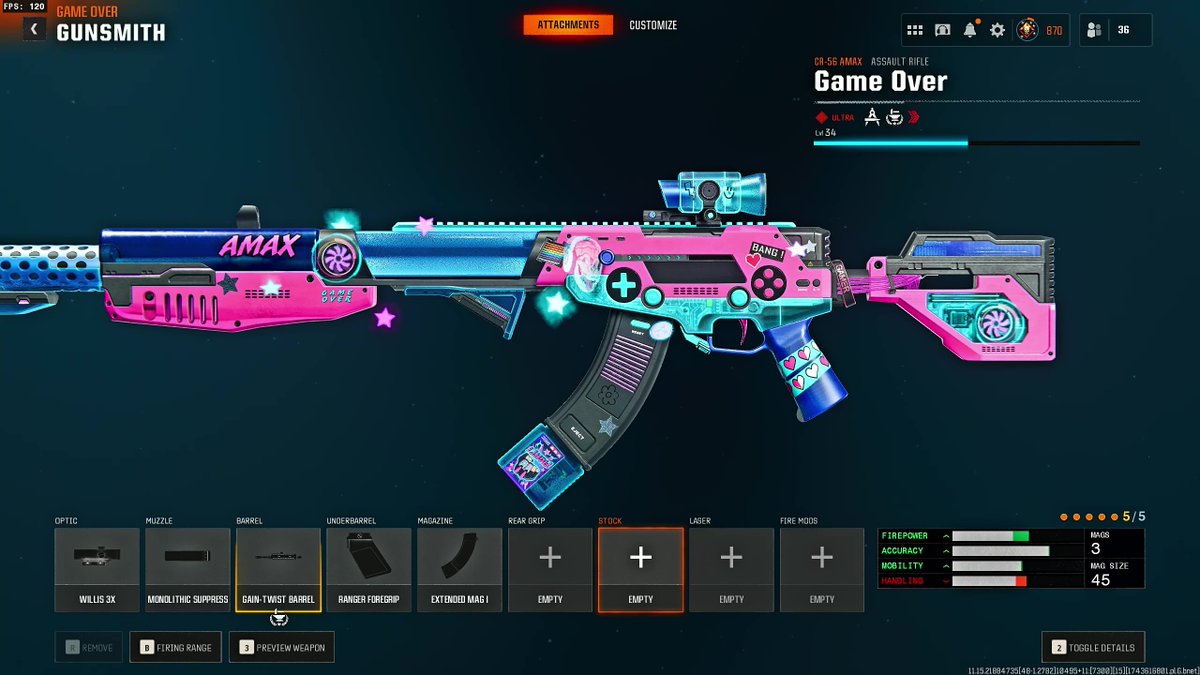Switch to the Attachments tab
Screen dimensions: 1200x675
point(568,25)
